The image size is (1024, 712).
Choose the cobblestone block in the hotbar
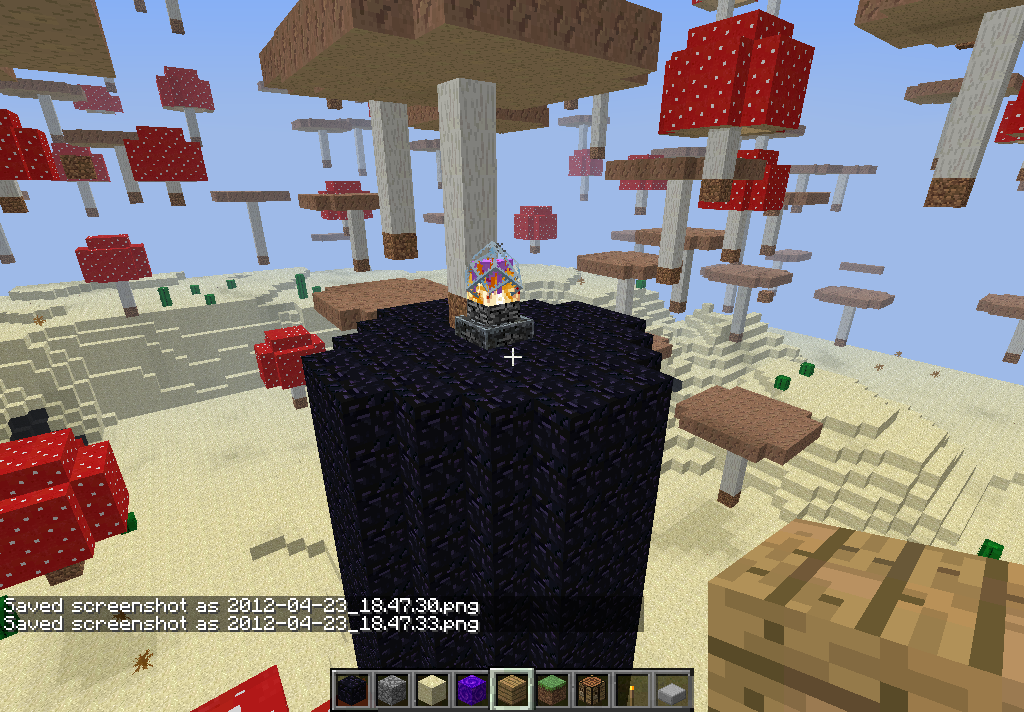(x=391, y=690)
